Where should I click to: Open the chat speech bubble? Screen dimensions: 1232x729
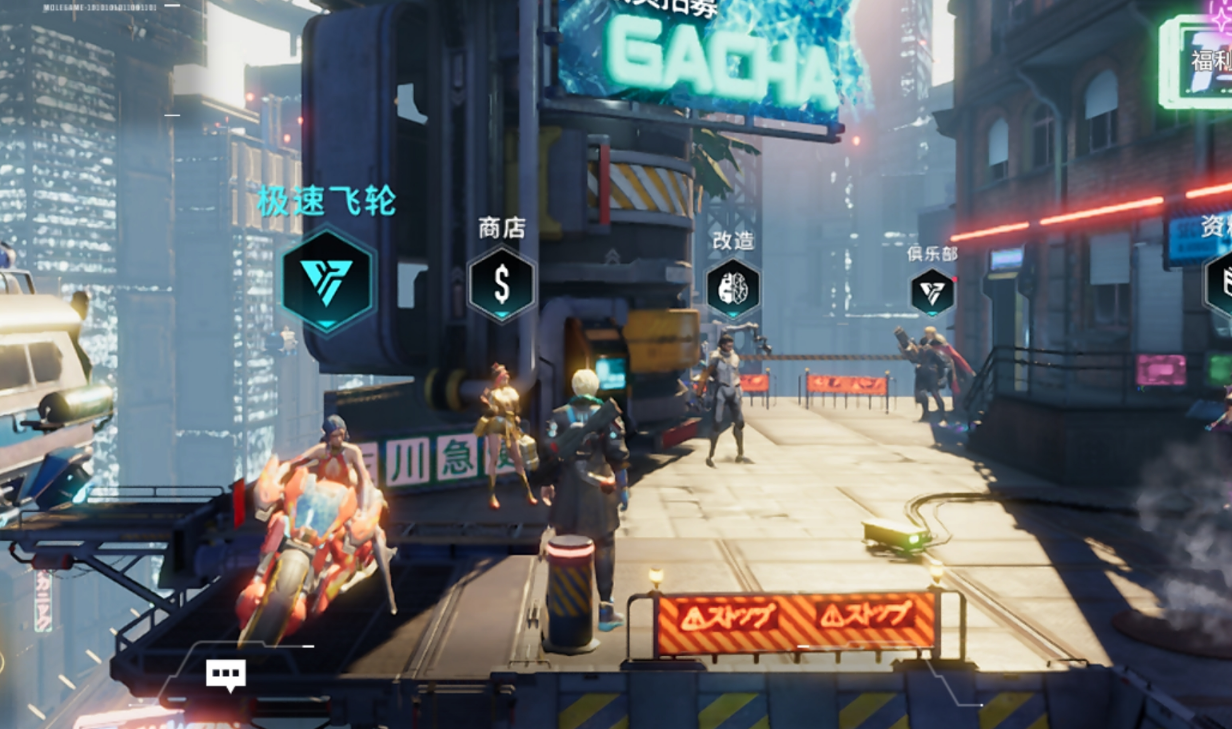pyautogui.click(x=226, y=674)
